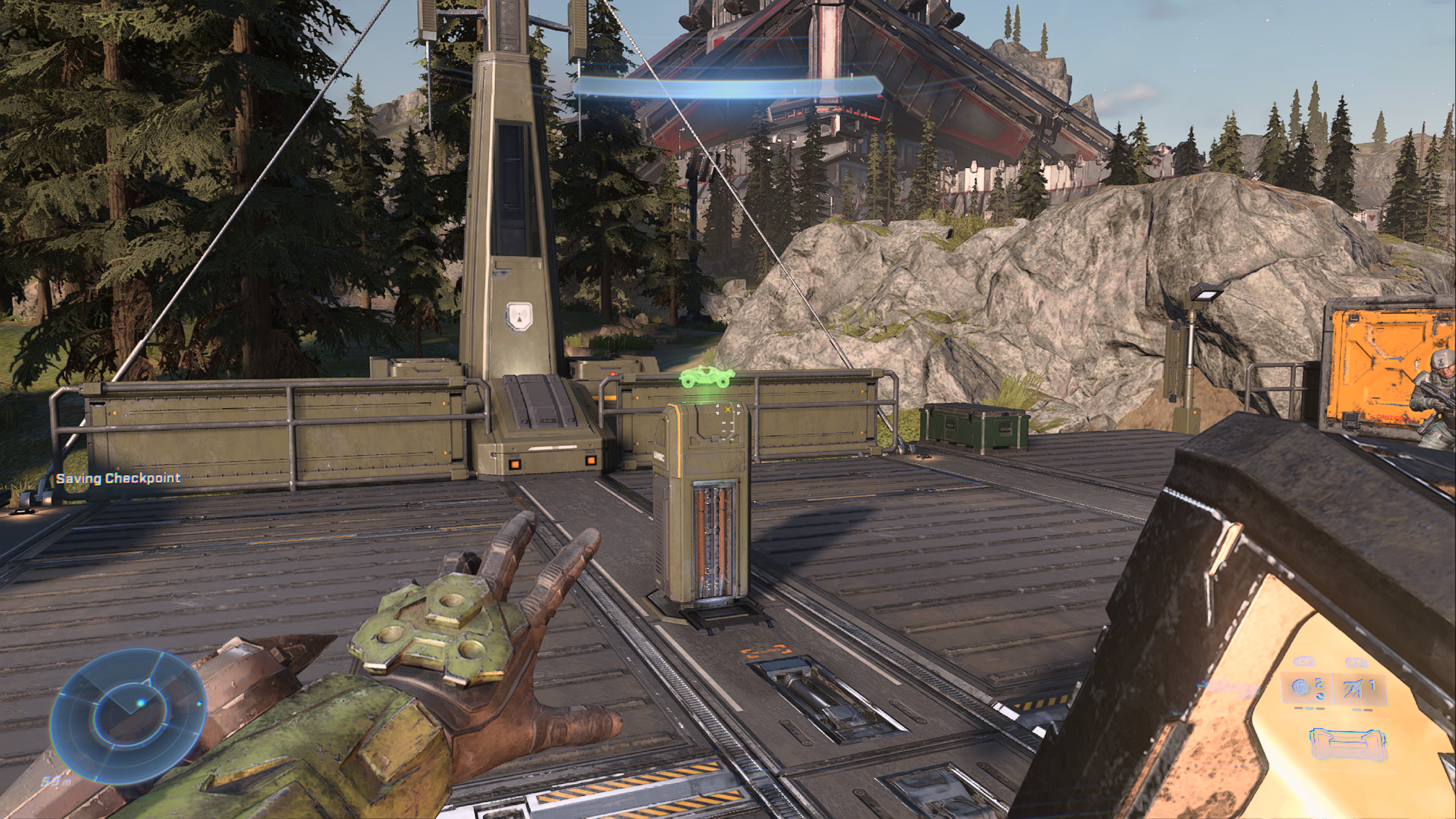
Task: Select the equipped weapon outline icon
Action: 1348,743
